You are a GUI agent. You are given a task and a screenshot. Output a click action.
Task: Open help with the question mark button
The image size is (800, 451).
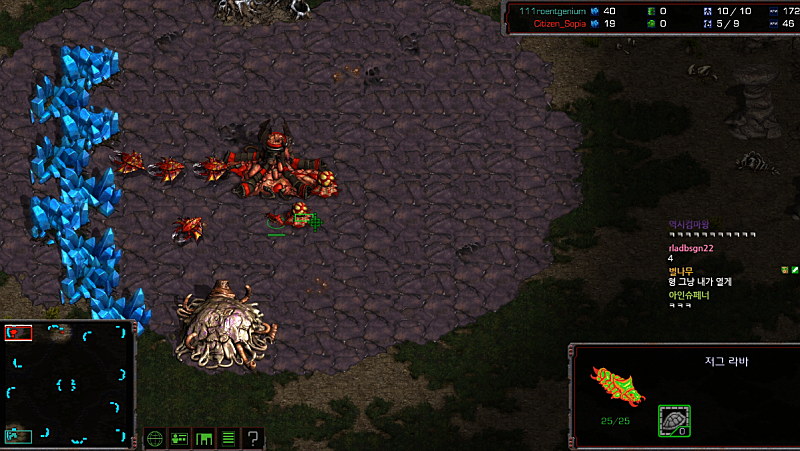tap(254, 438)
